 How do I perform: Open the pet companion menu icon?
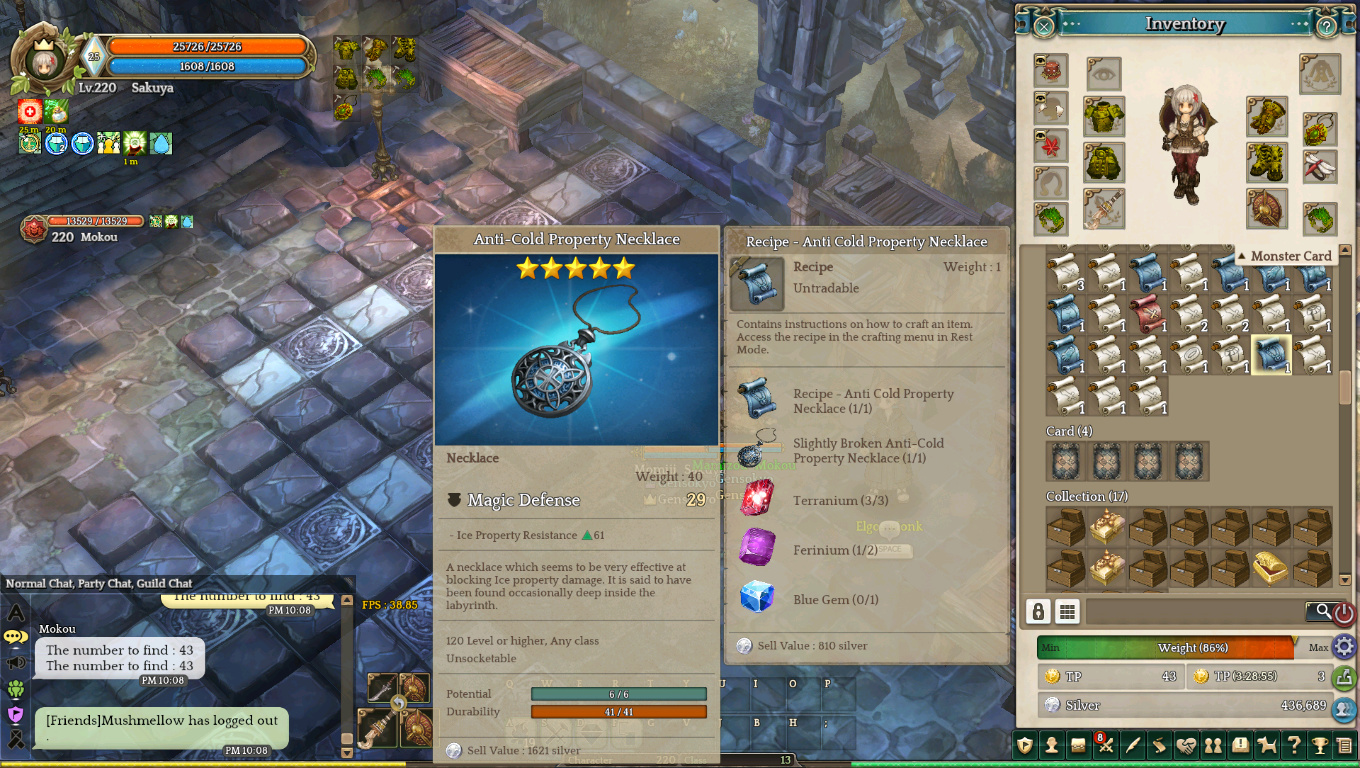(x=1267, y=744)
